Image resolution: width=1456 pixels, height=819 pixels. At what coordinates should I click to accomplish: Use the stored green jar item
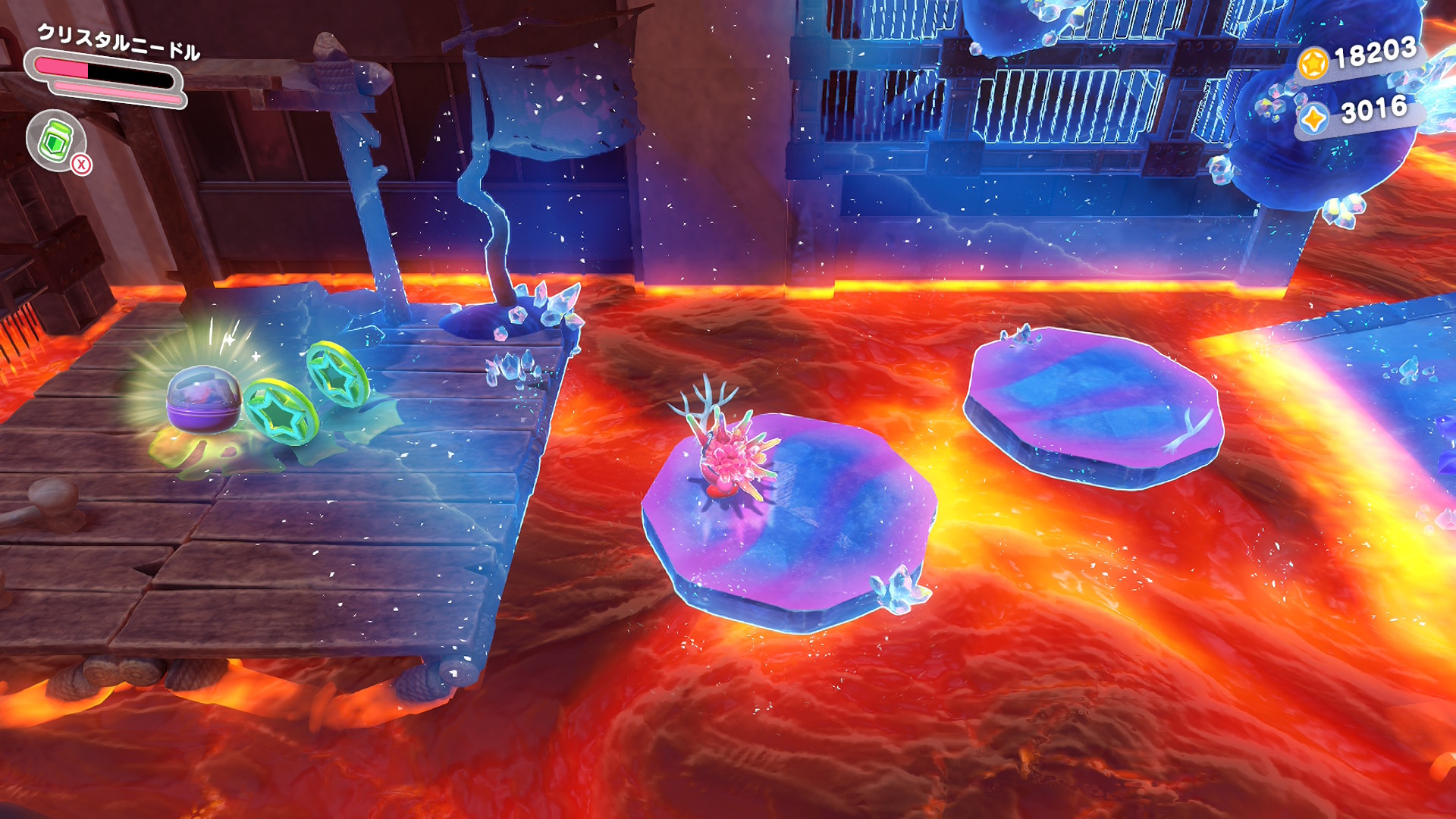coord(56,140)
